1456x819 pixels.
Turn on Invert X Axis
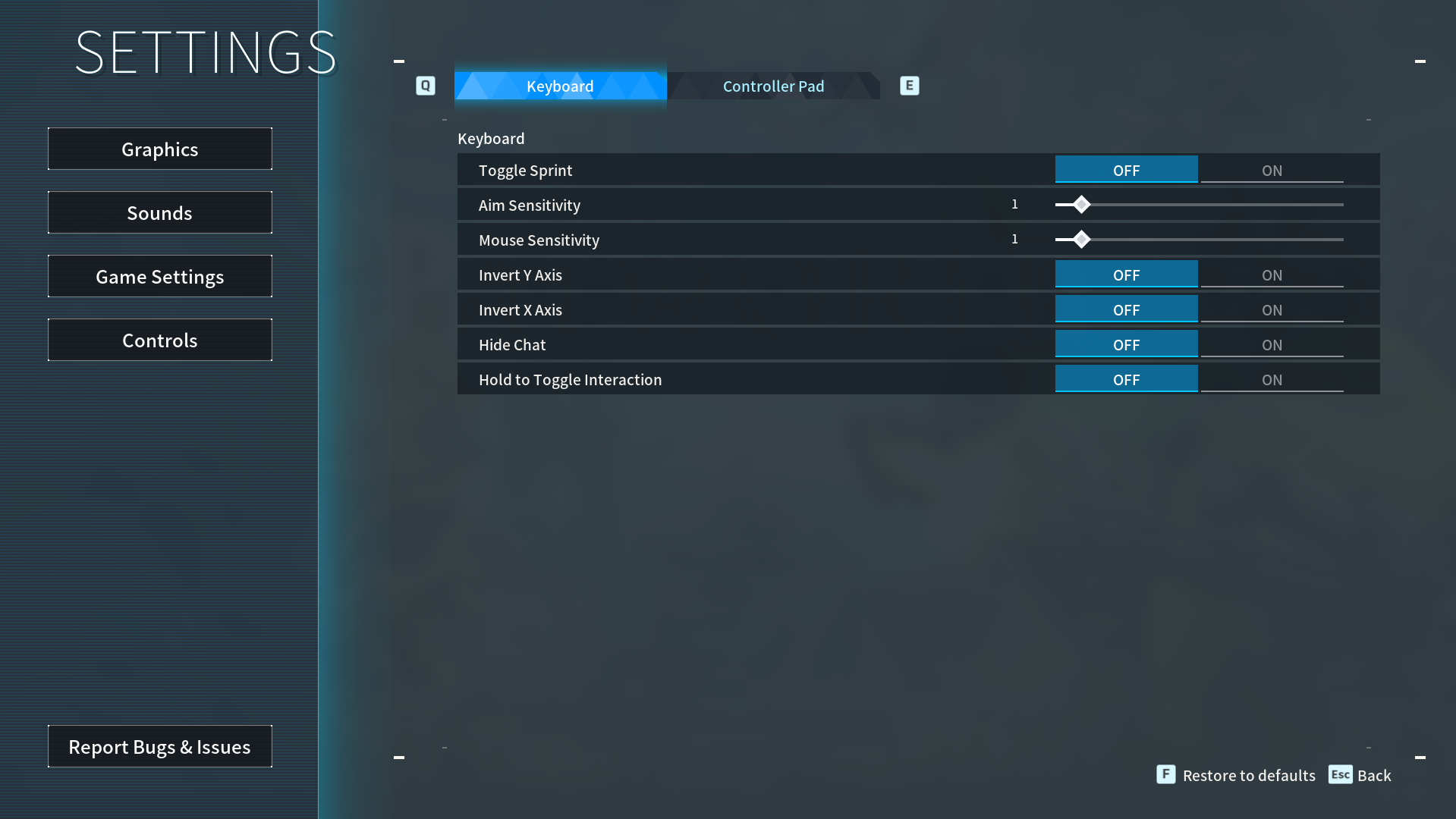pos(1272,309)
